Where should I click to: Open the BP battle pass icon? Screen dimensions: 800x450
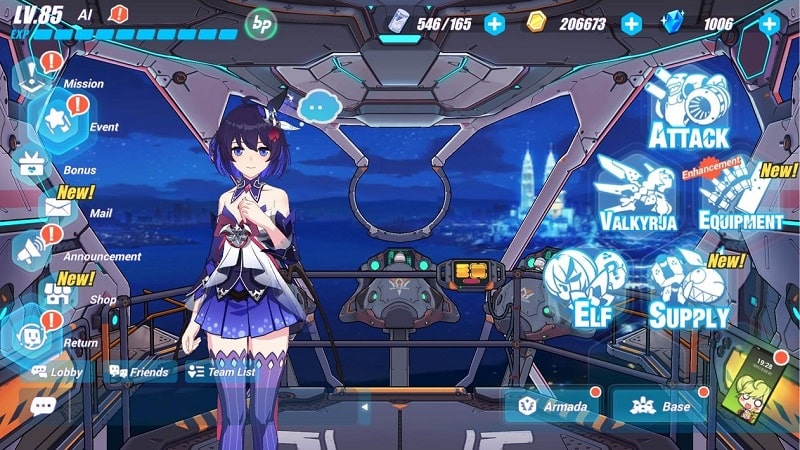(x=262, y=22)
